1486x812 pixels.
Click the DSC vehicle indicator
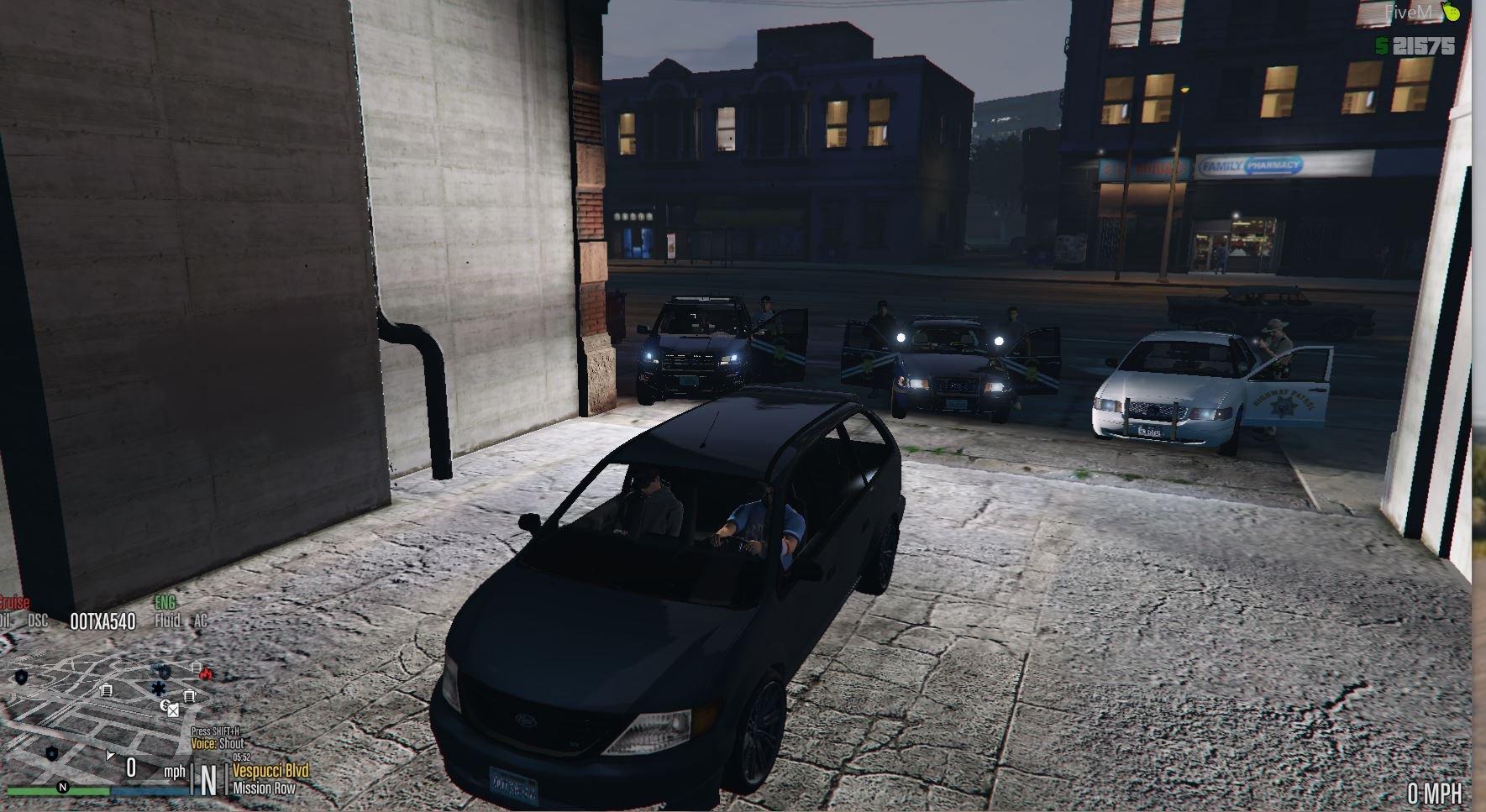coord(38,621)
